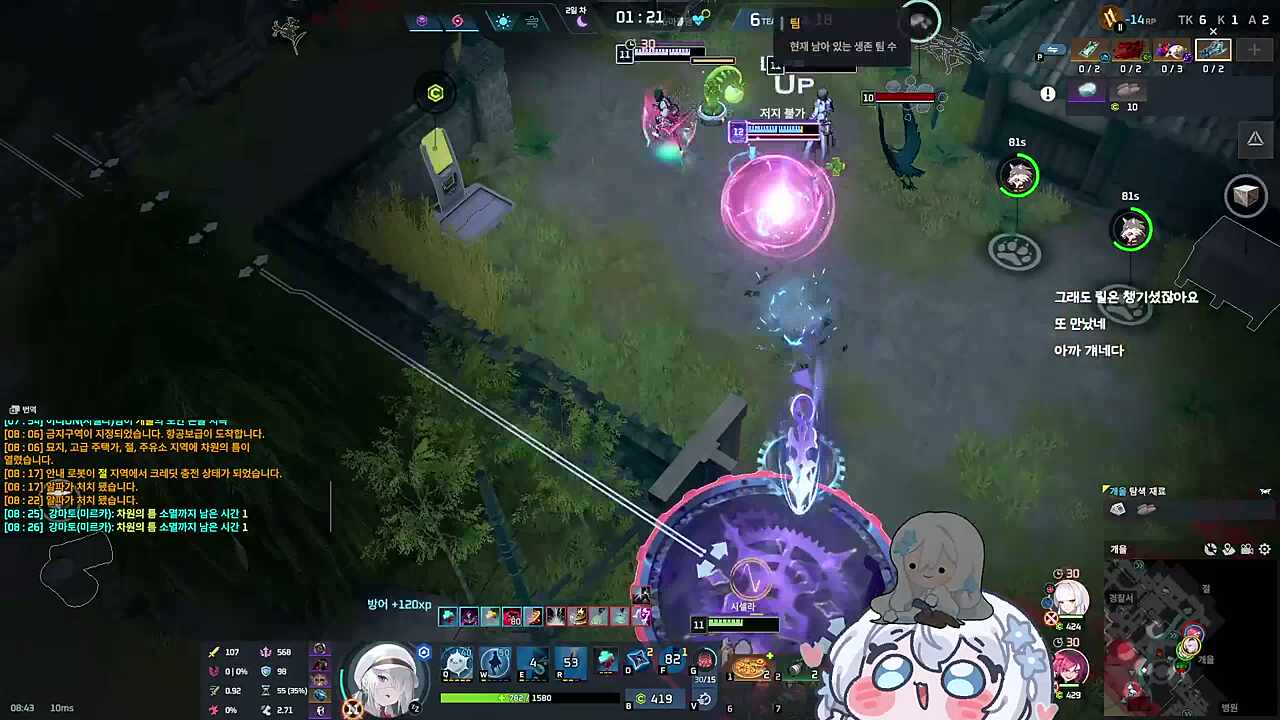Click the W cloak skill icon

[494, 663]
